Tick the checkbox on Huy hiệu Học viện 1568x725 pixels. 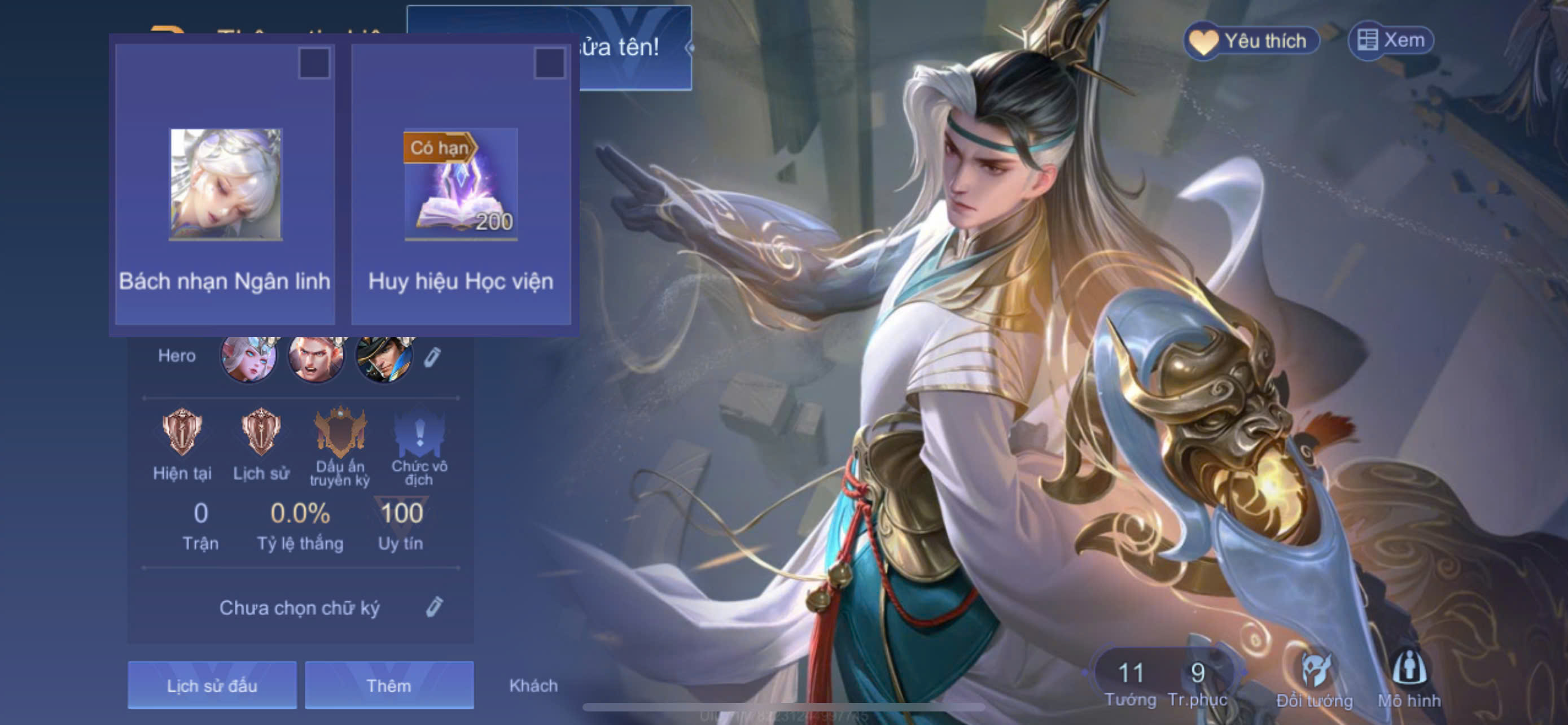point(549,63)
